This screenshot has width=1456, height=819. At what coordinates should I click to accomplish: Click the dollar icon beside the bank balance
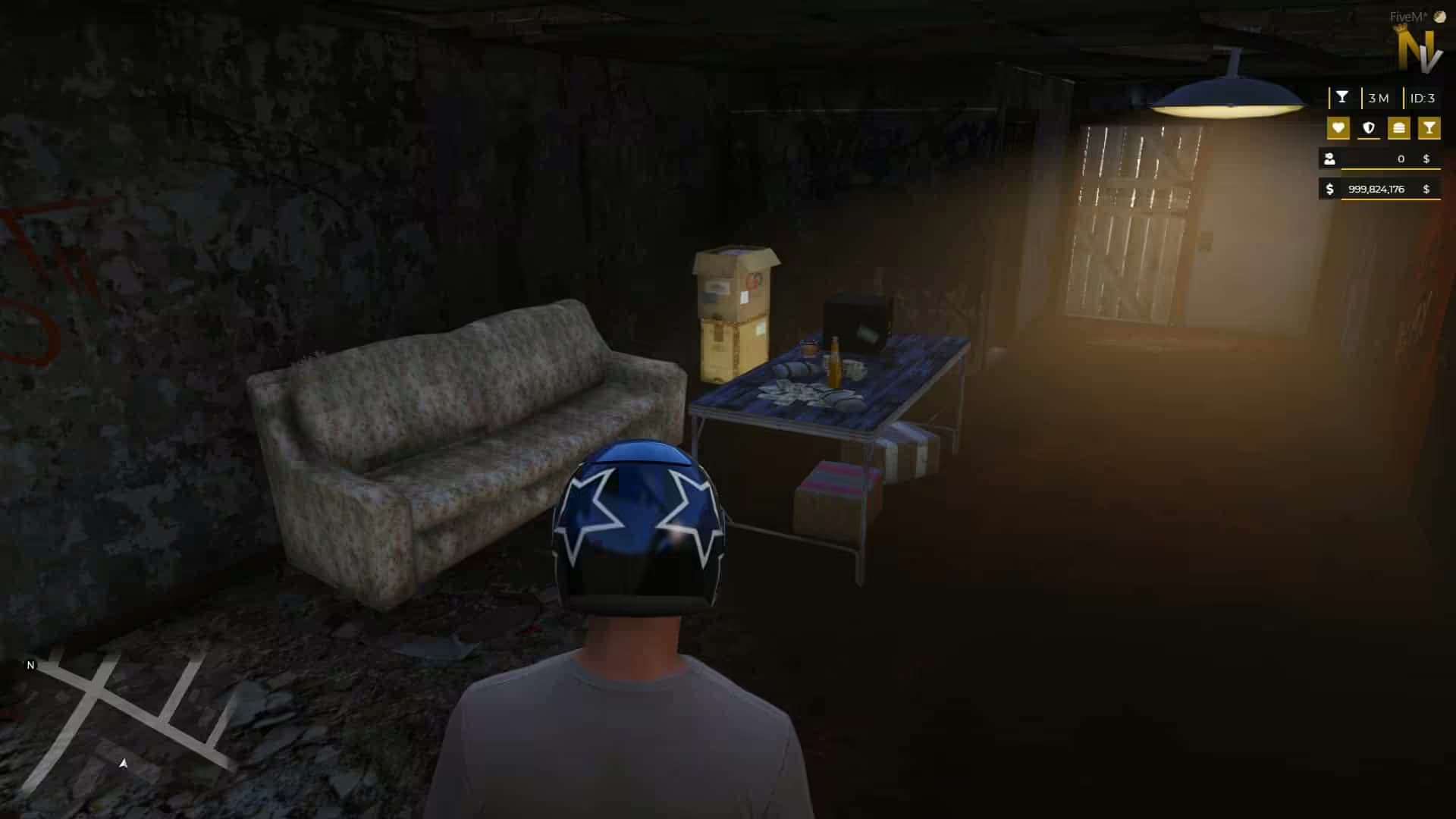pos(1329,190)
